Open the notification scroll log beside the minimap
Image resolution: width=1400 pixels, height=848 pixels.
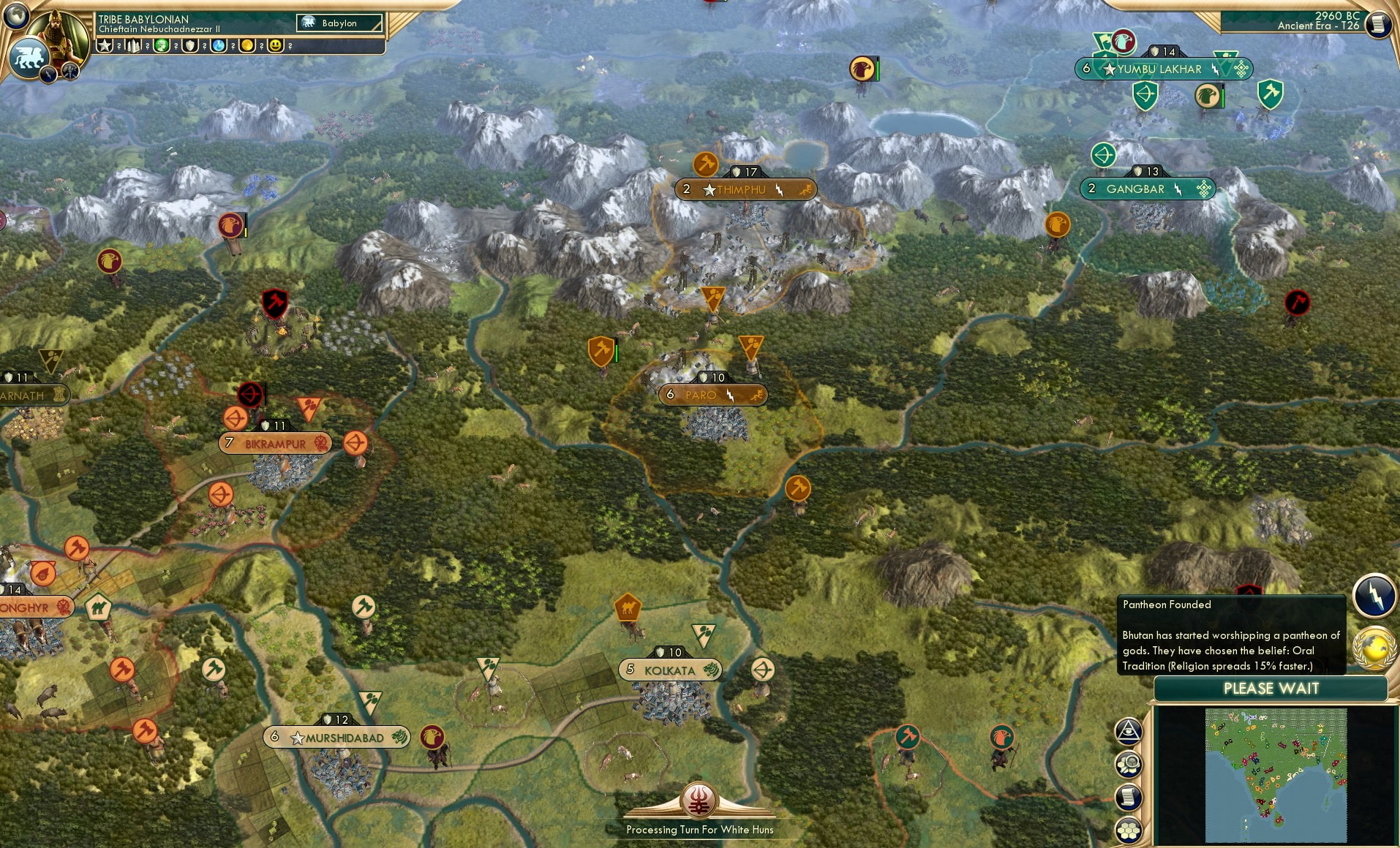point(1128,798)
